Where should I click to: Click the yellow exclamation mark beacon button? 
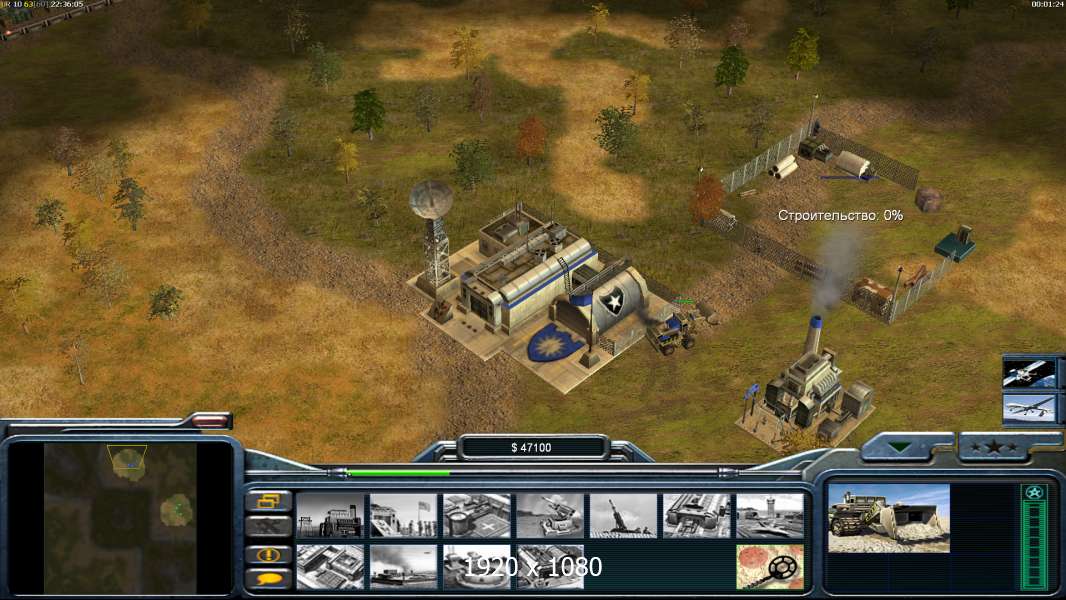(269, 553)
